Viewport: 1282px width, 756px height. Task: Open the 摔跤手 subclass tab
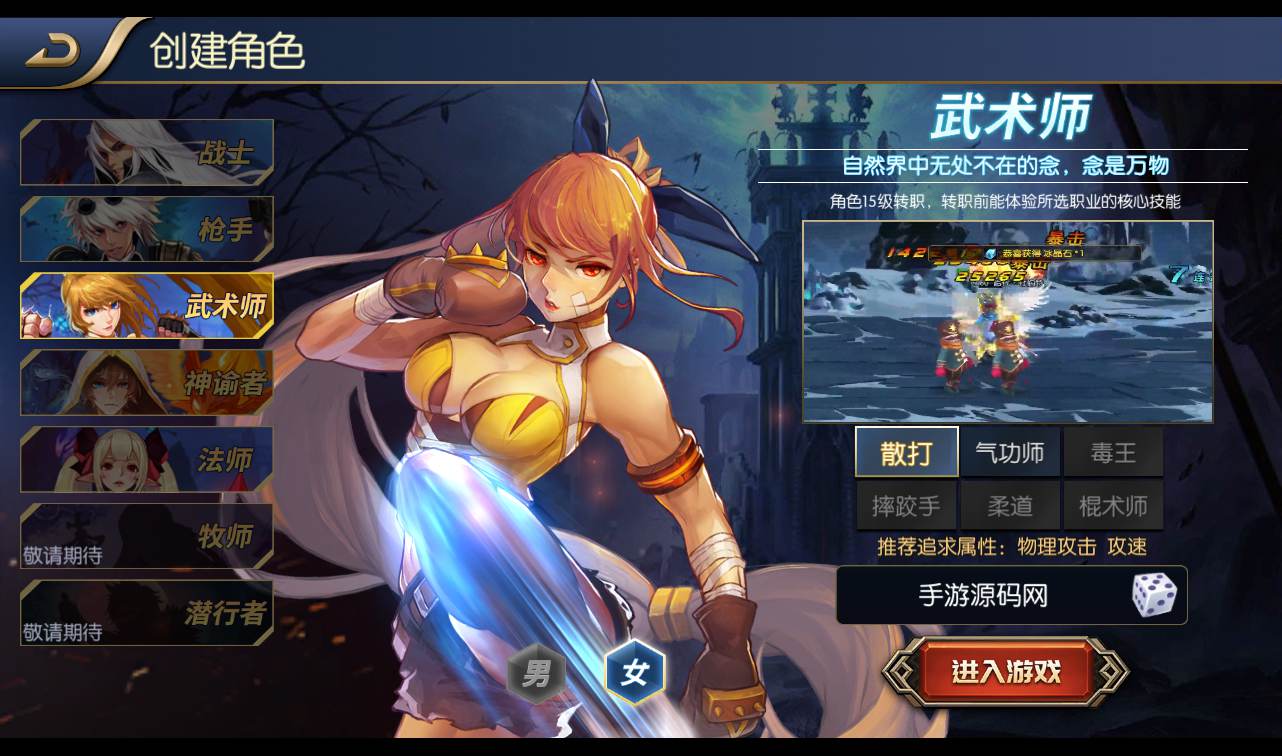click(908, 505)
